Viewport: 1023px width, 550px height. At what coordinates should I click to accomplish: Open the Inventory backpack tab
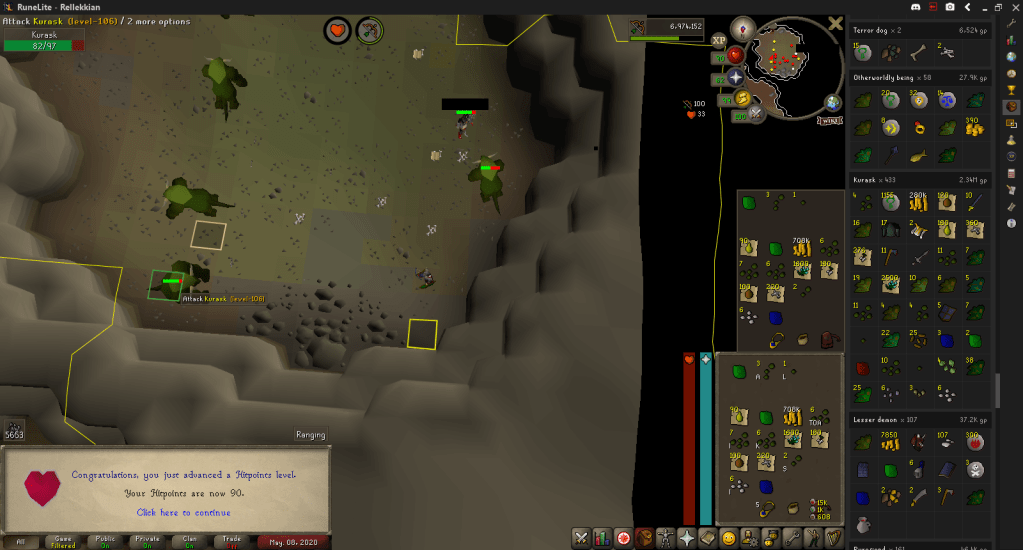(644, 538)
